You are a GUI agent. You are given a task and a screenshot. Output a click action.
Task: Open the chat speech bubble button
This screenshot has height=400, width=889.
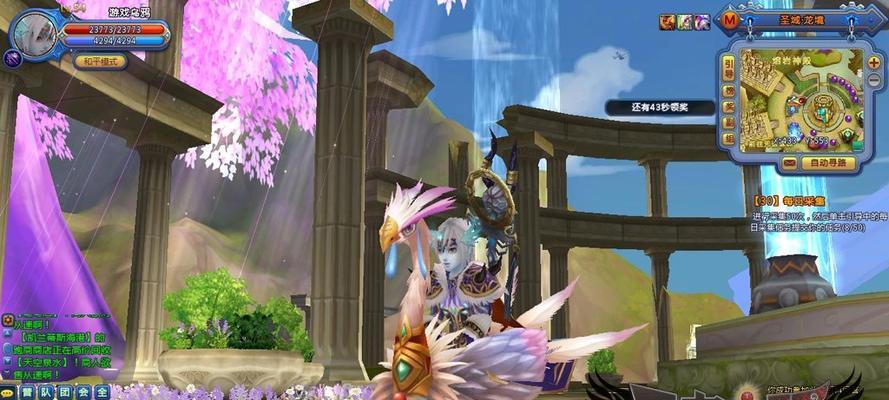9,392
